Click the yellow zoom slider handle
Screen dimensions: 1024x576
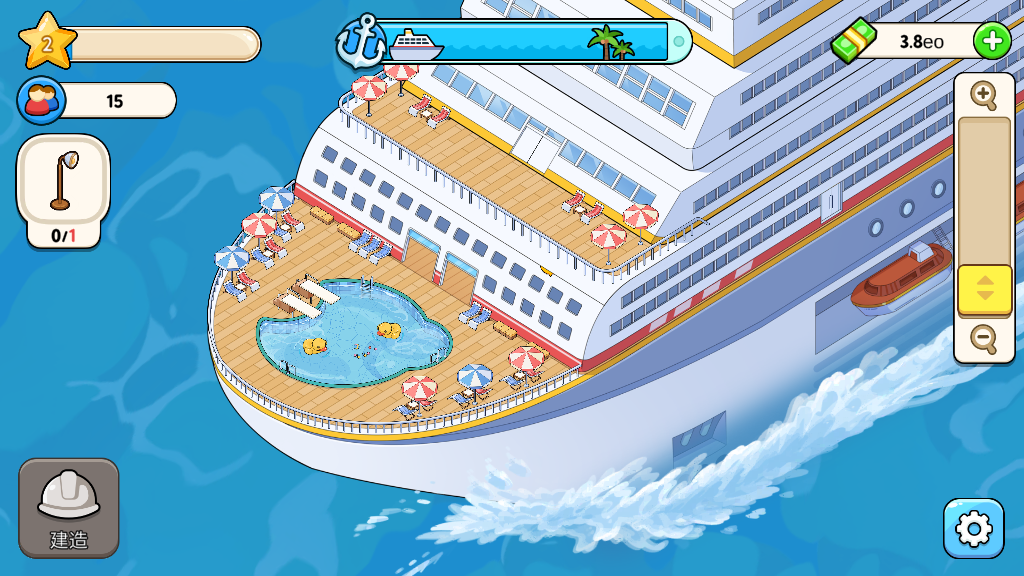coord(985,289)
